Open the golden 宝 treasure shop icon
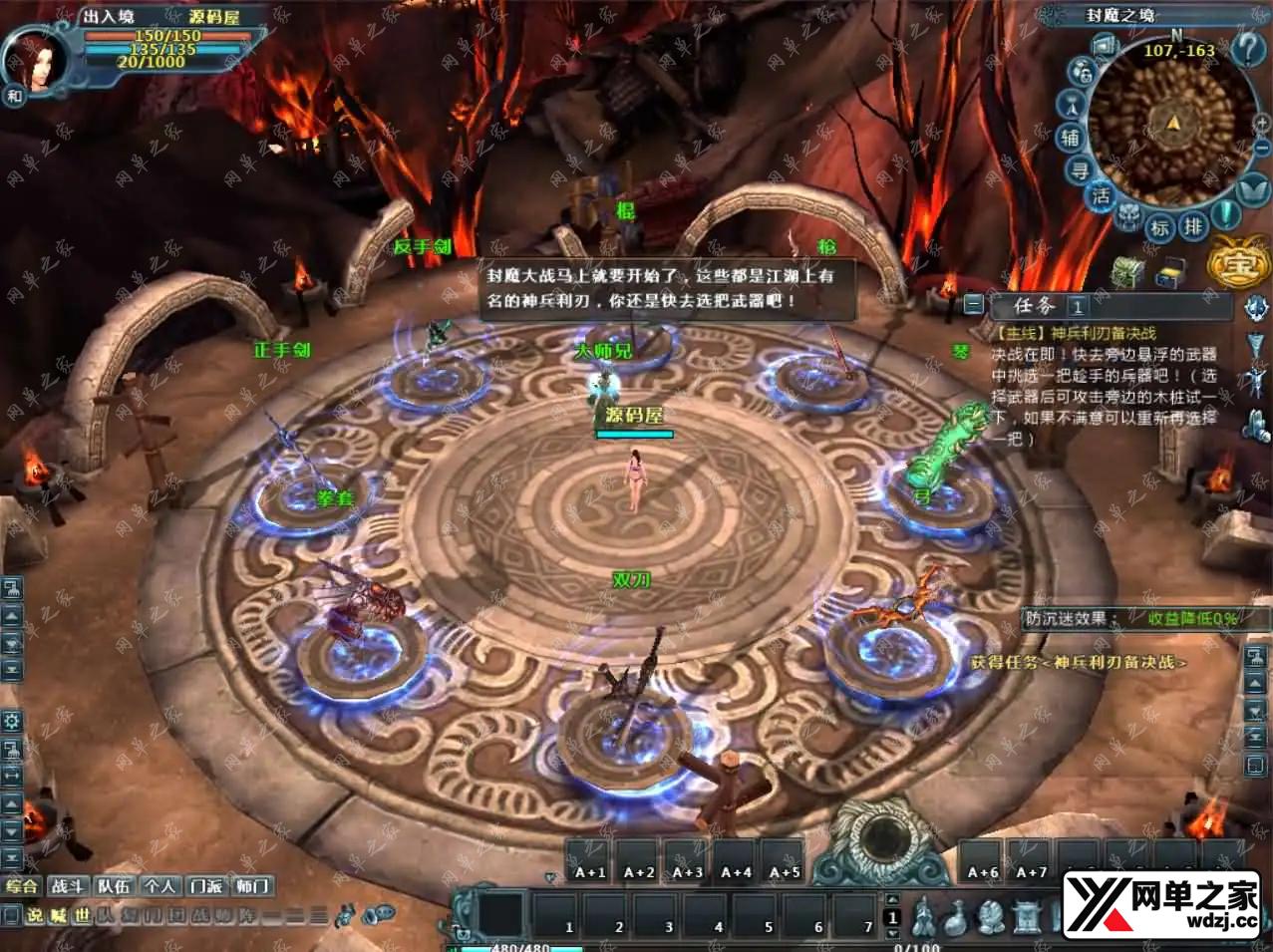The image size is (1273, 952). tap(1237, 264)
